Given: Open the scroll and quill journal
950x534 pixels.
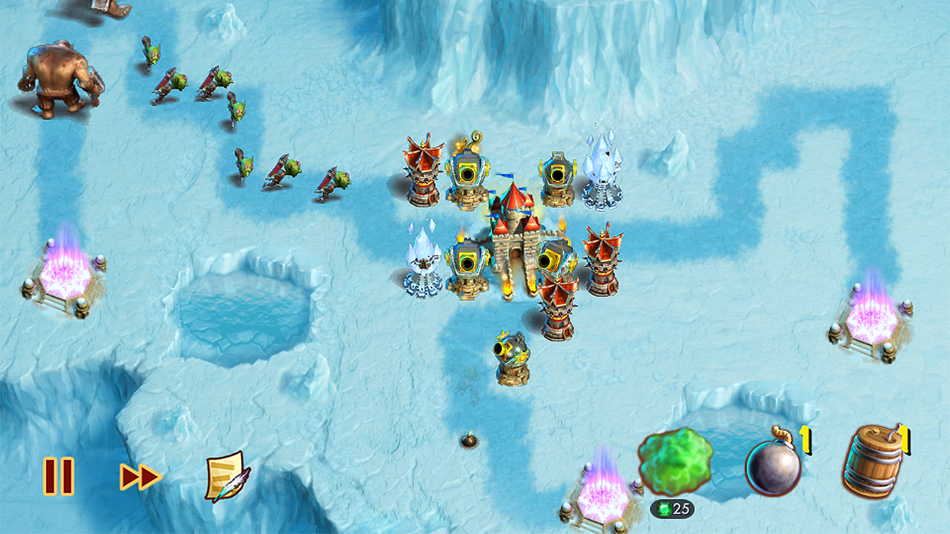Looking at the screenshot, I should 227,476.
